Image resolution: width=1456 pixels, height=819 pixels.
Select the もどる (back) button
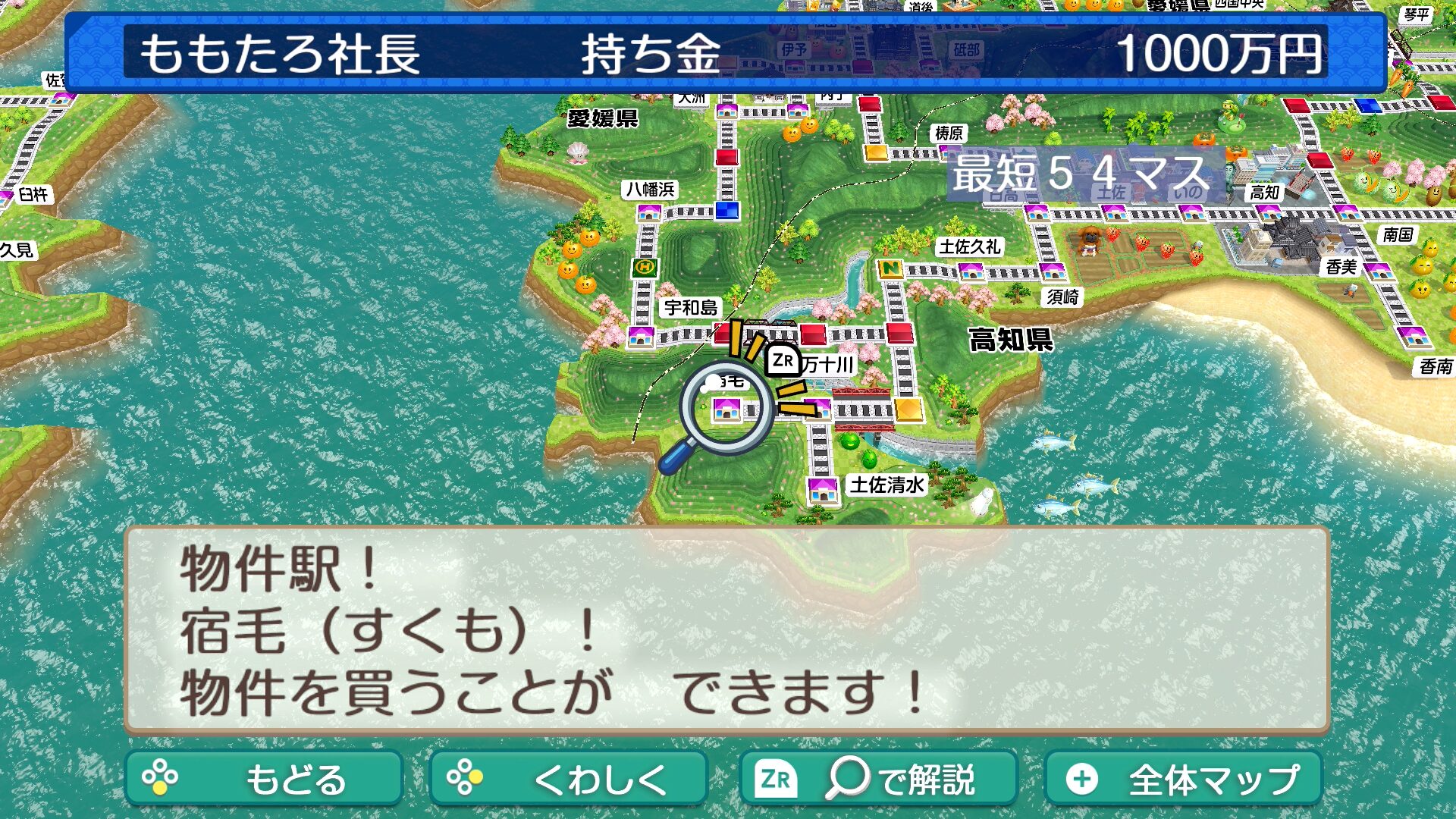click(263, 778)
